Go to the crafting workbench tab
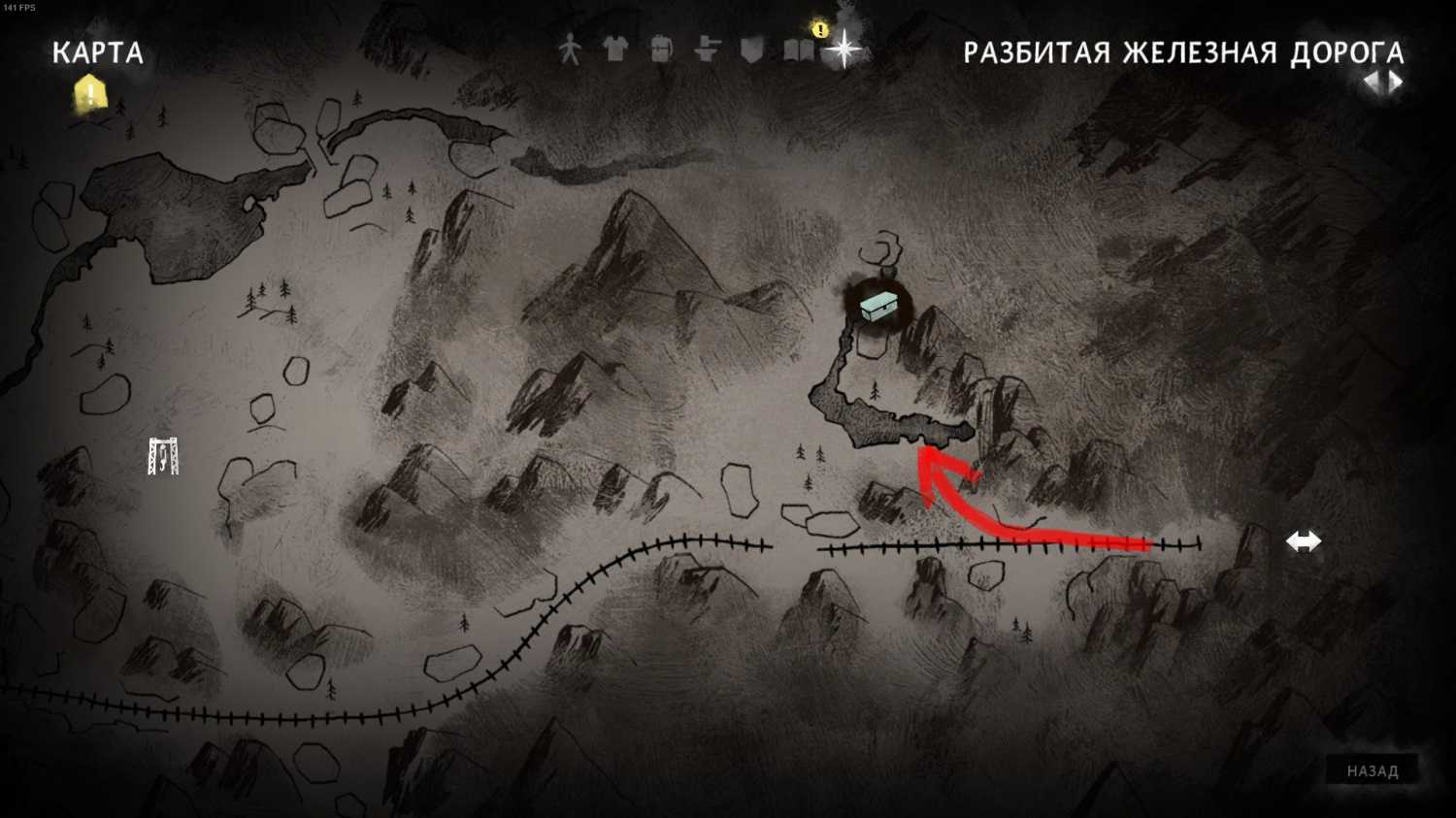 point(707,49)
